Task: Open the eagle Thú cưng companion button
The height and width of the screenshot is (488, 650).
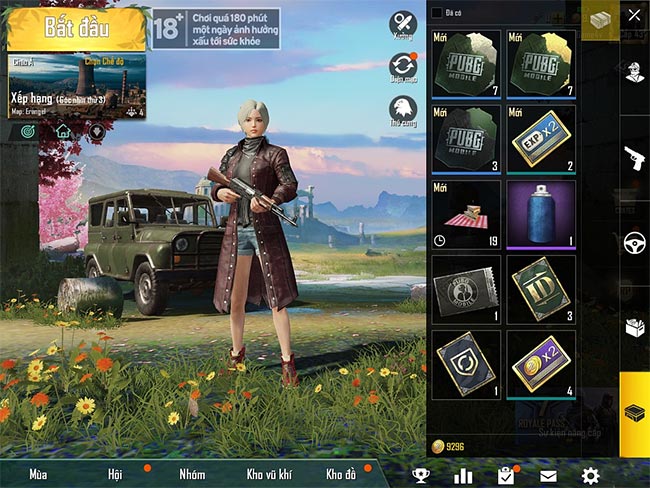Action: point(403,111)
